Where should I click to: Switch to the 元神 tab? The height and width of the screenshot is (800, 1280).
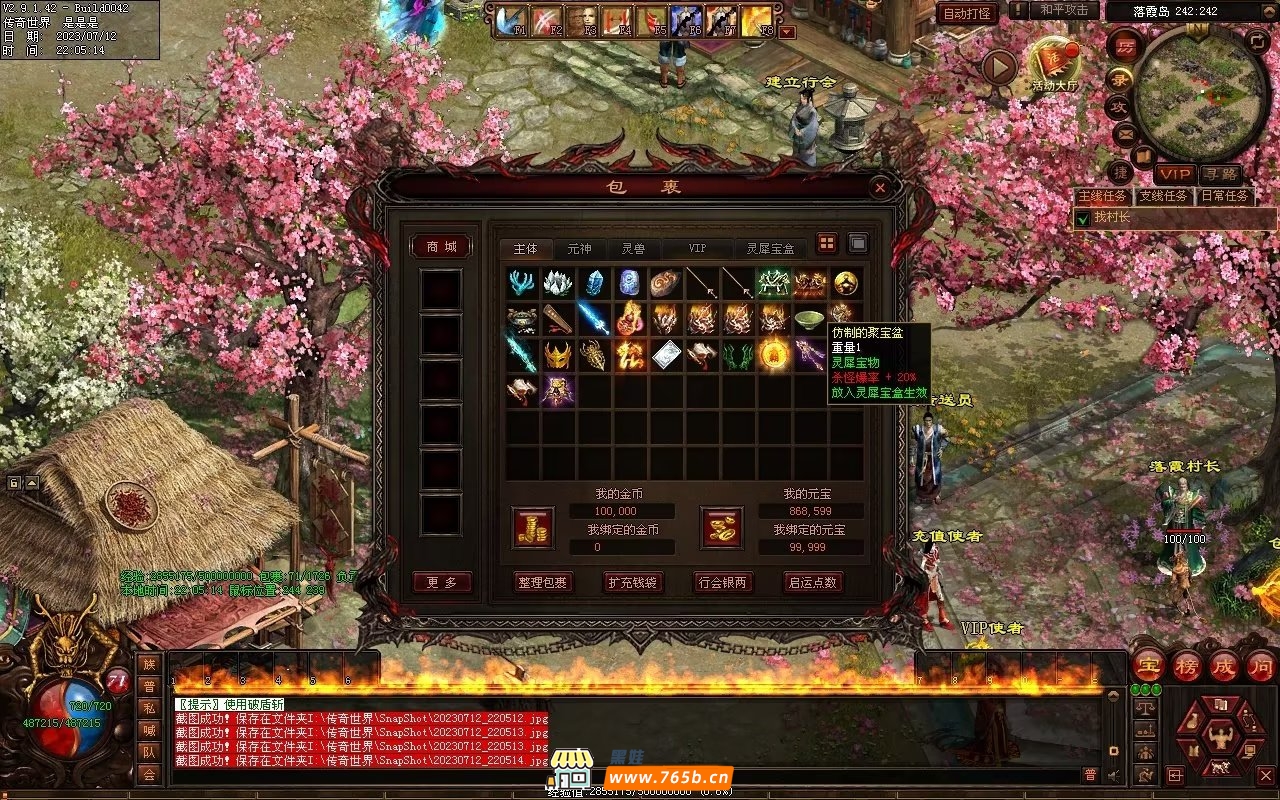point(579,249)
